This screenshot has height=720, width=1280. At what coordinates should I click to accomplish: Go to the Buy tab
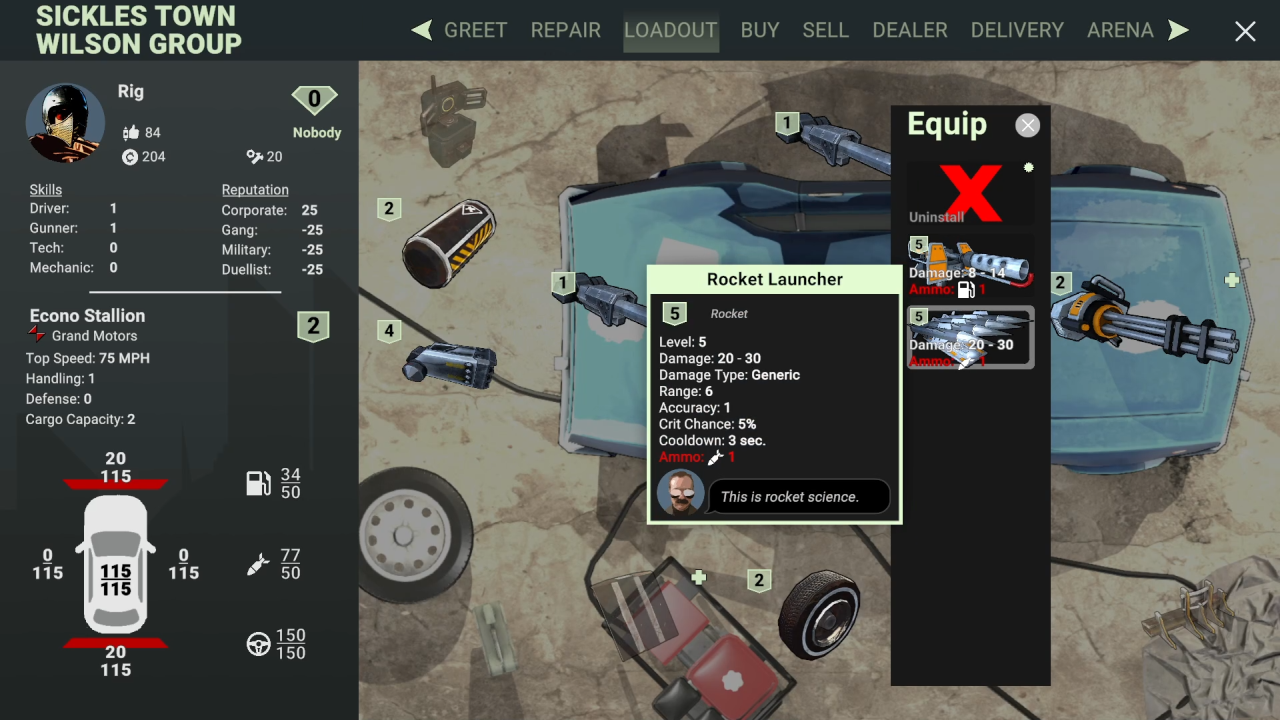[x=760, y=30]
